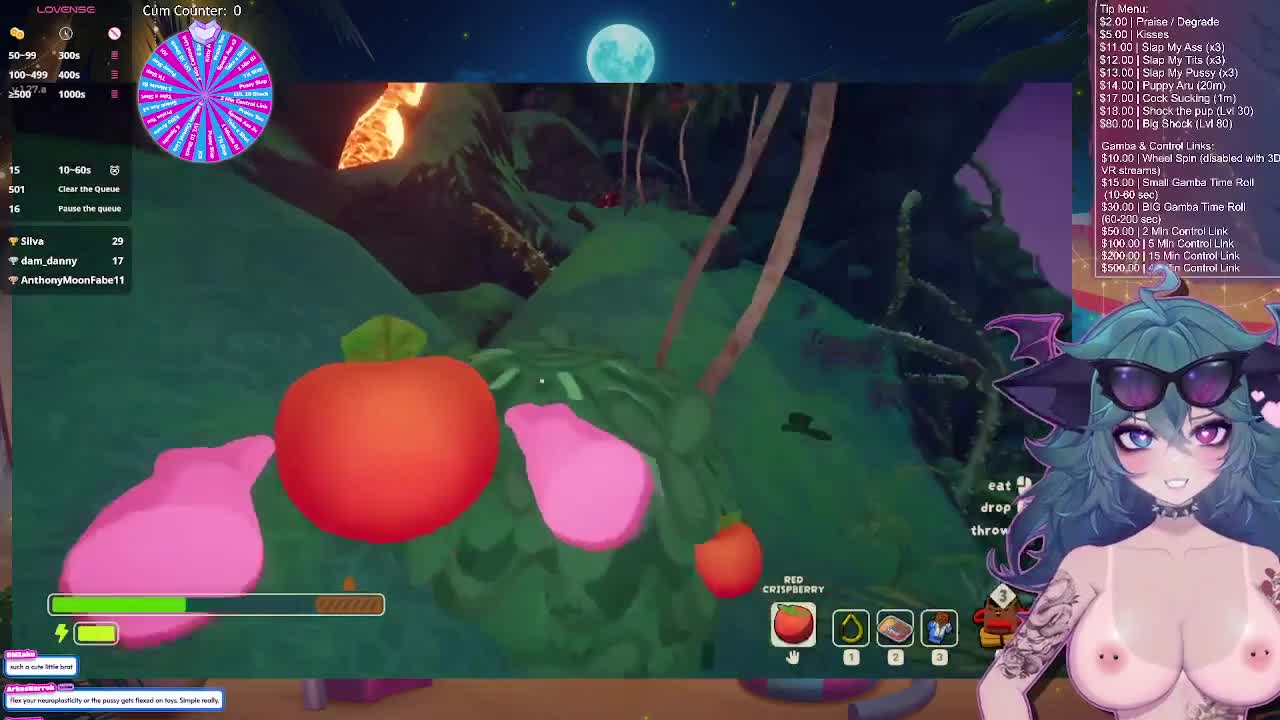The height and width of the screenshot is (720, 1280).
Task: Click the gold coins icon in the Lovense panel
Action: pyautogui.click(x=15, y=33)
